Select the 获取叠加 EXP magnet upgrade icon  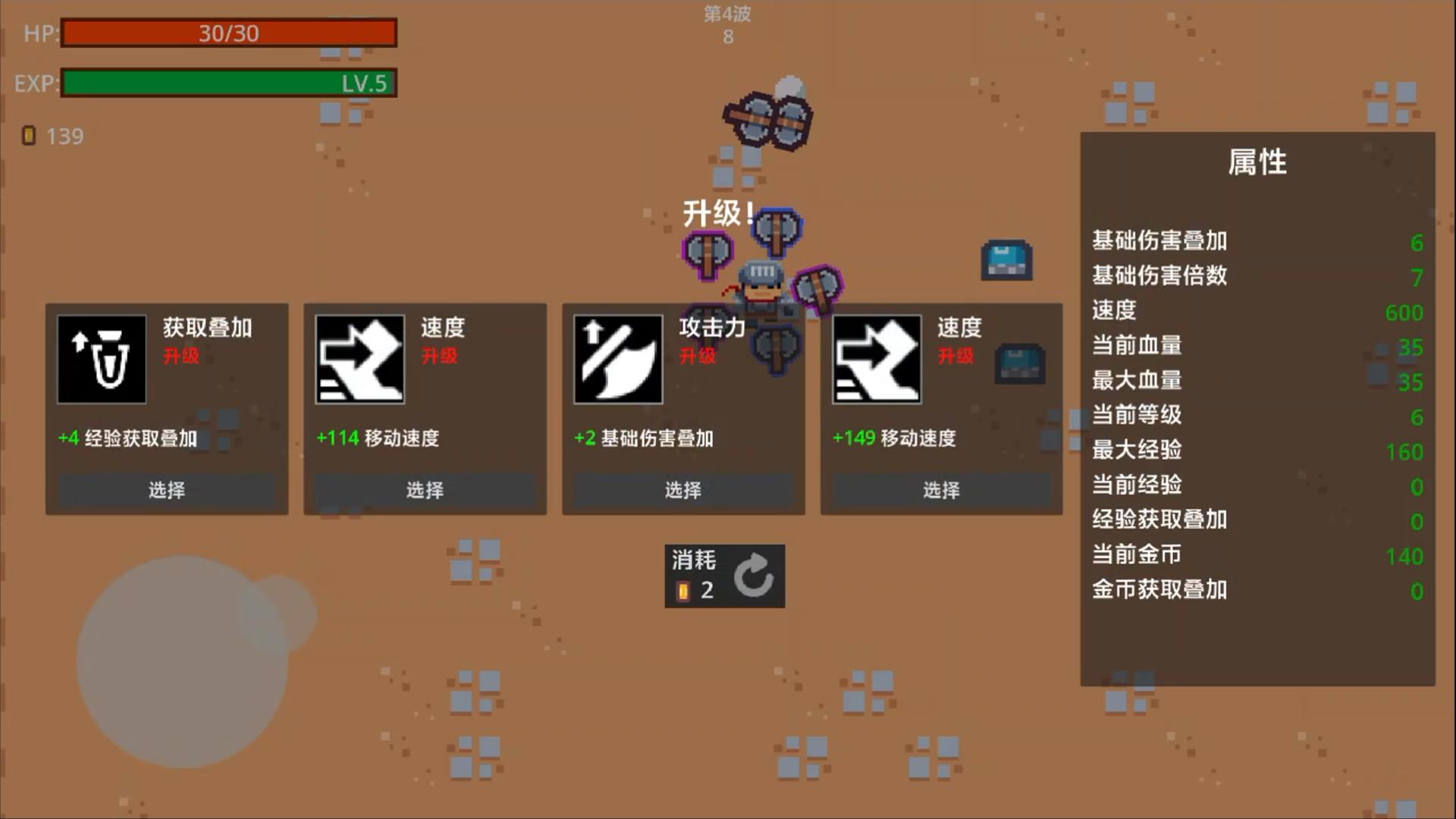(102, 358)
